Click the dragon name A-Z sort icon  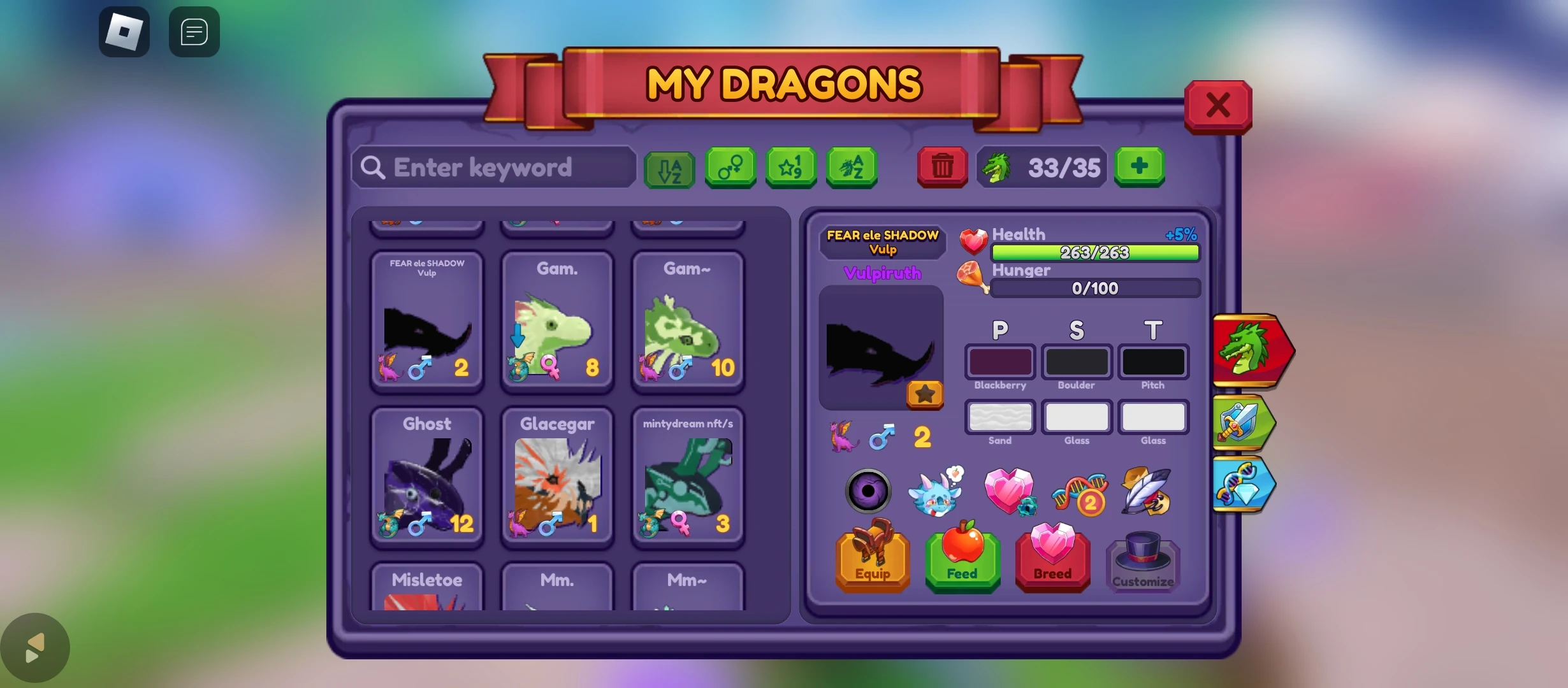point(852,168)
